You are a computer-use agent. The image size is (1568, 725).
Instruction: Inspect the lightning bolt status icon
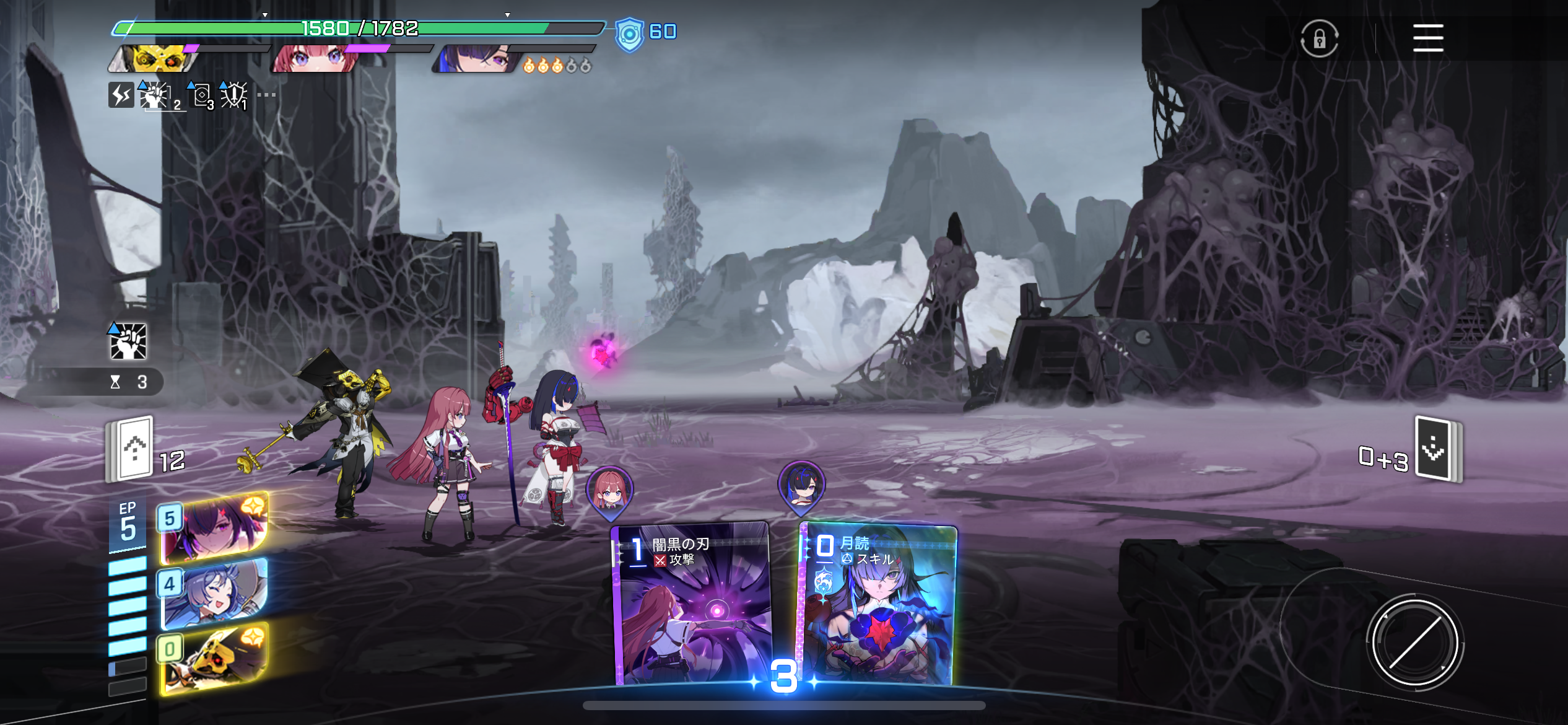coord(121,95)
